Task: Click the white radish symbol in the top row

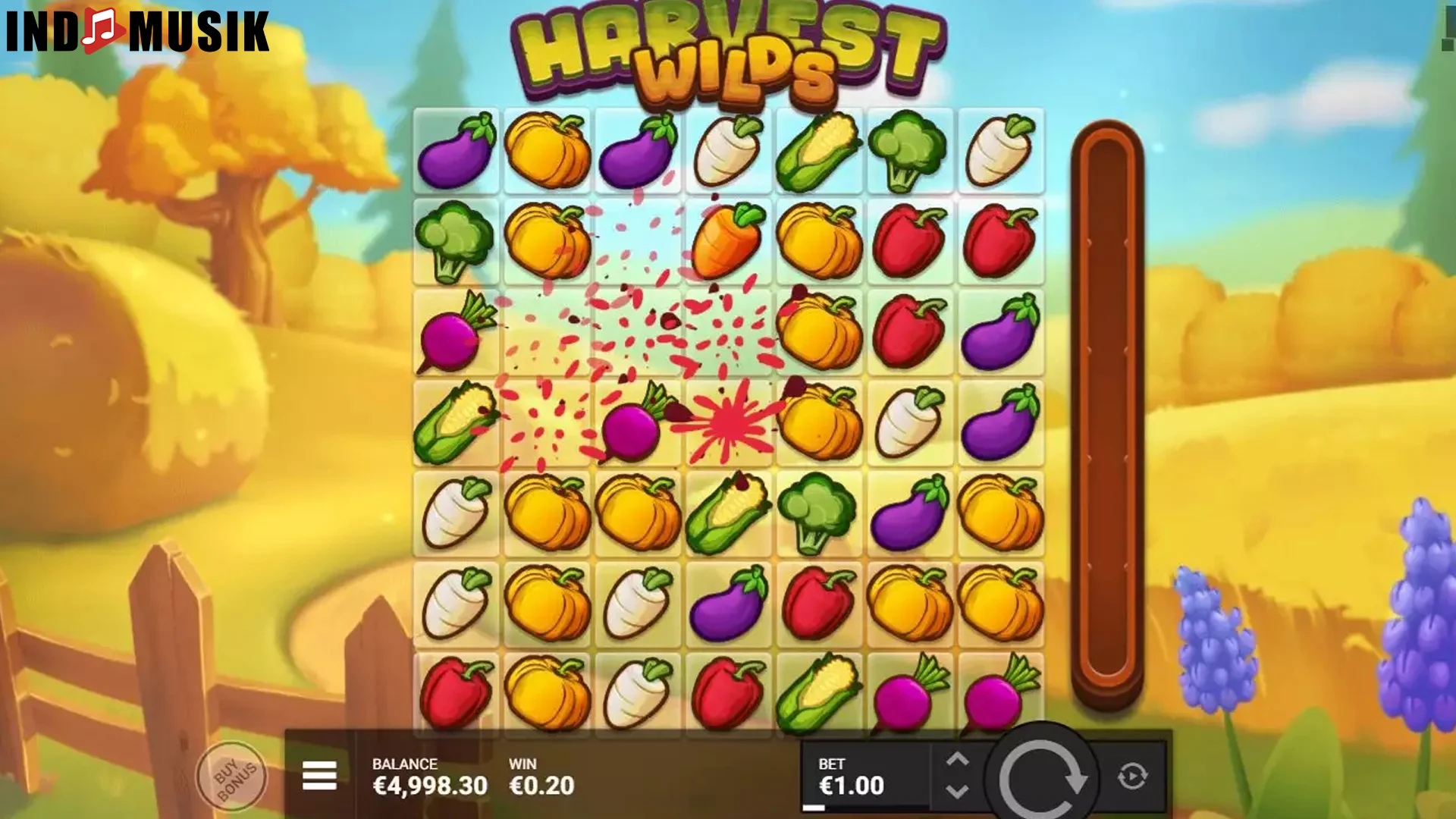Action: [728, 152]
